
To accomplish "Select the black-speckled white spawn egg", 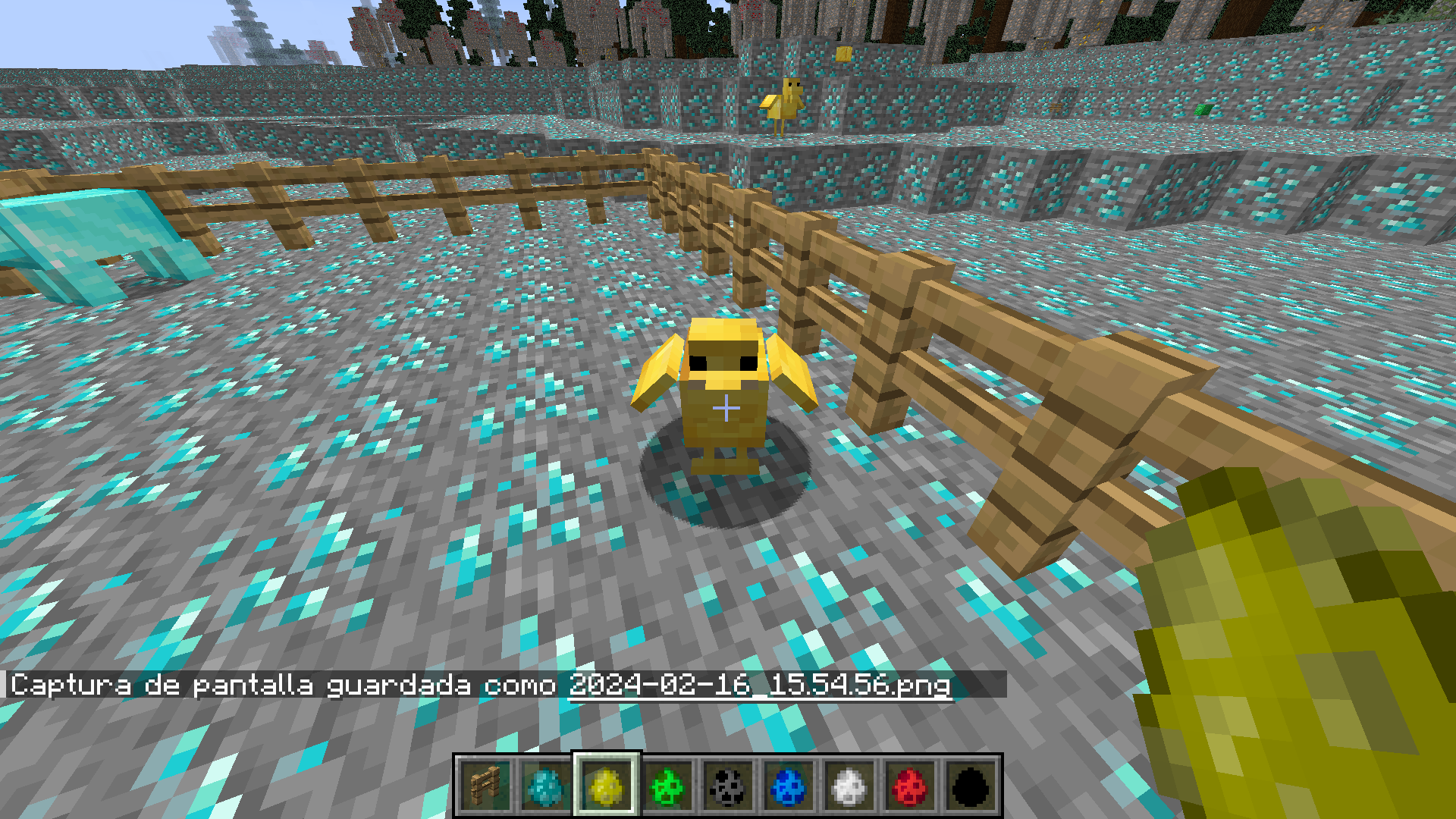I will click(x=726, y=786).
